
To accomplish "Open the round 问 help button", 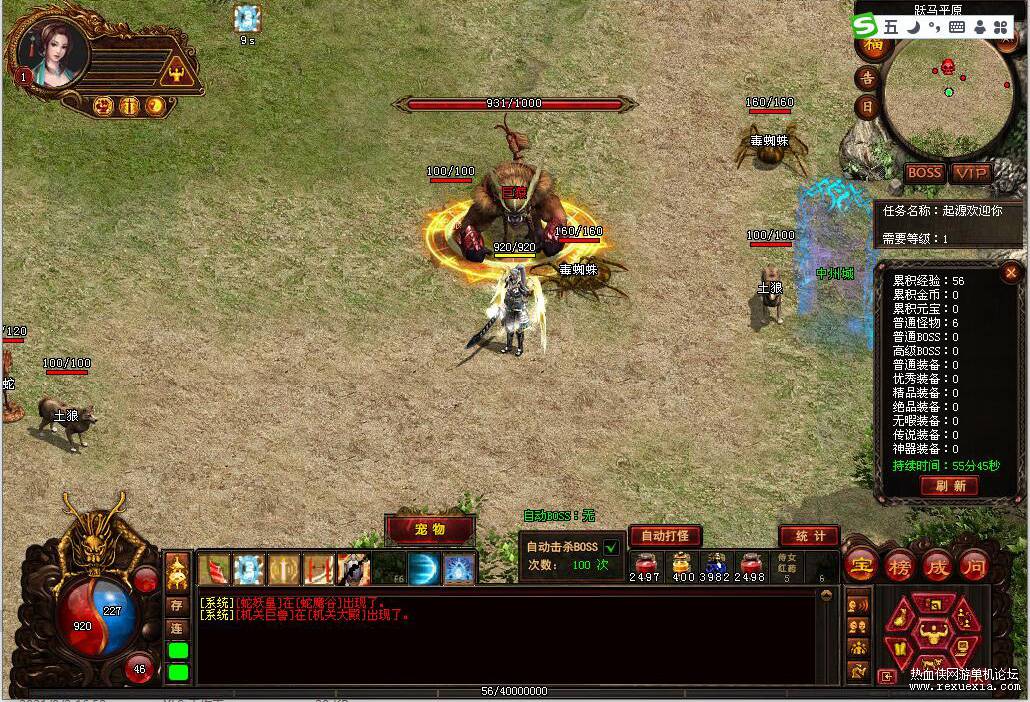I will (x=974, y=565).
